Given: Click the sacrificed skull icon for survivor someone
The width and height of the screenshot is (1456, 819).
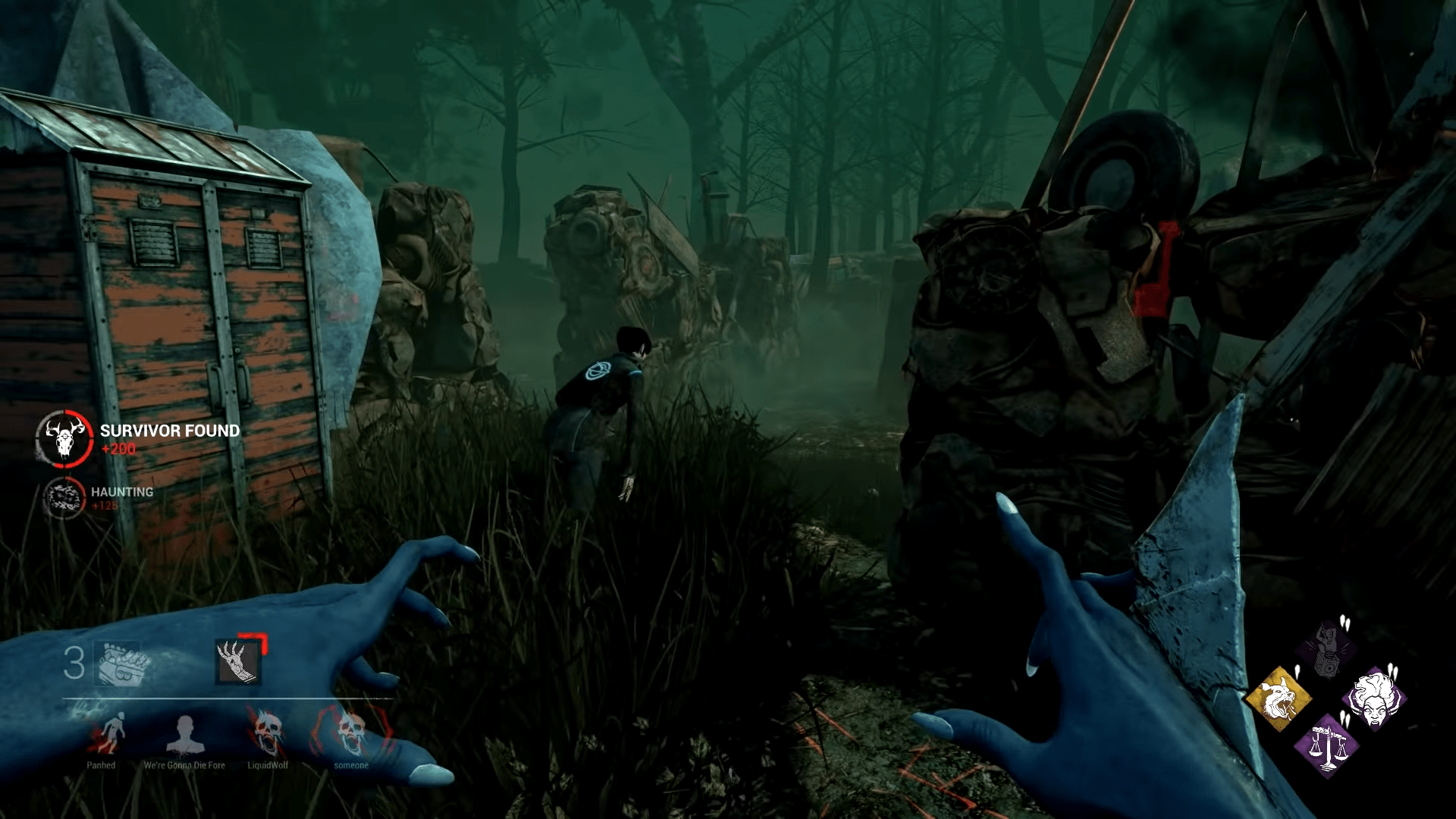Looking at the screenshot, I should [x=353, y=730].
